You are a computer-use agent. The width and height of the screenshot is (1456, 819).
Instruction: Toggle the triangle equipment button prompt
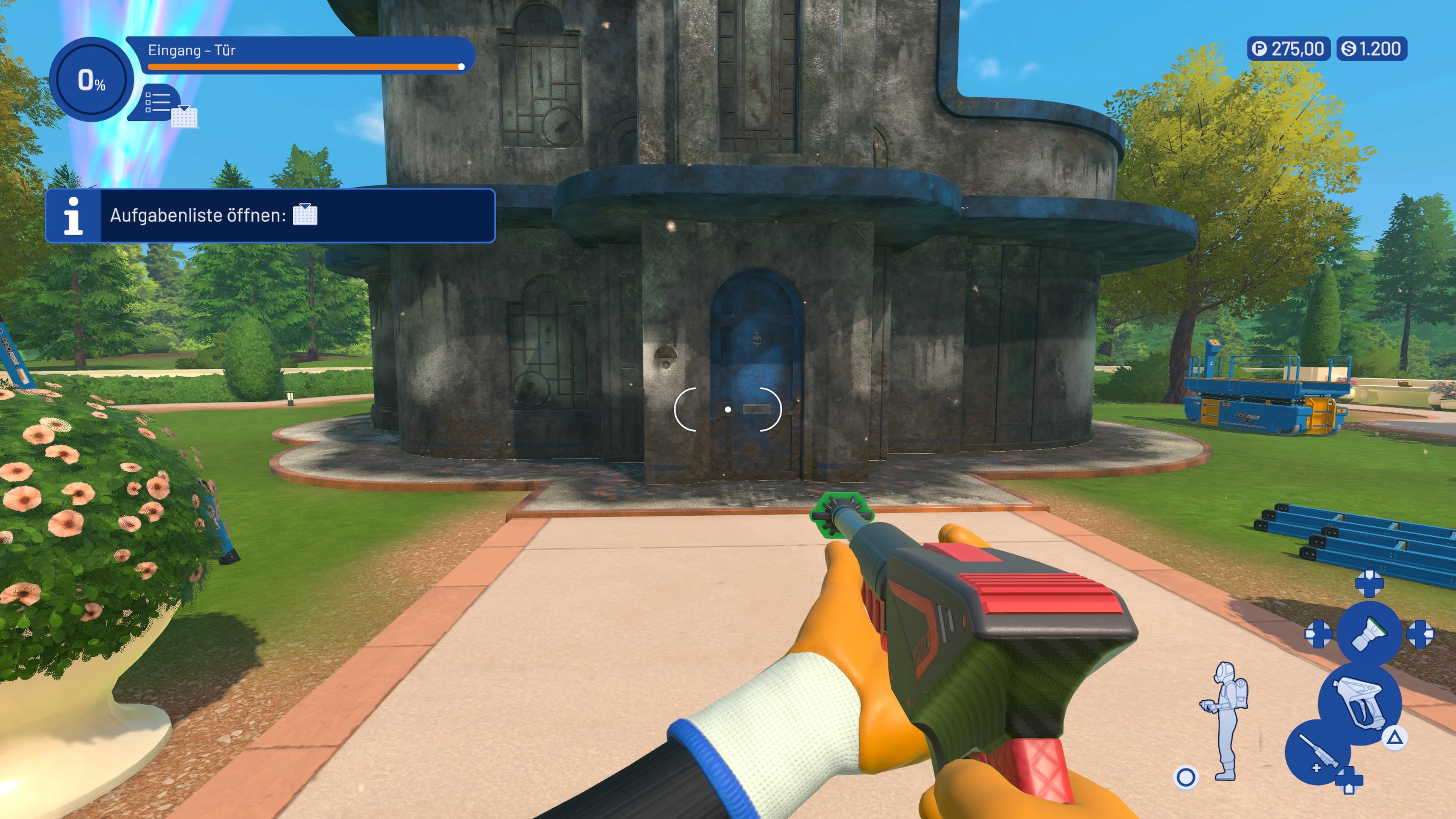[1394, 739]
